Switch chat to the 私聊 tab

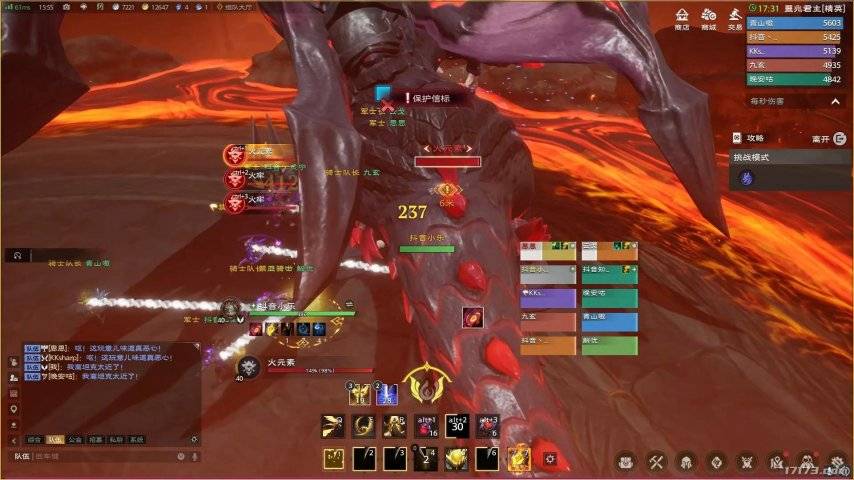[116, 439]
